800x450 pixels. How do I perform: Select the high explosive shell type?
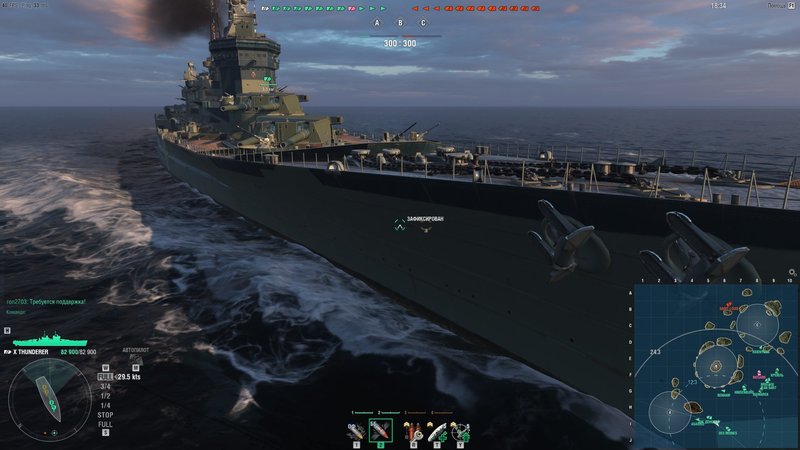coord(354,431)
